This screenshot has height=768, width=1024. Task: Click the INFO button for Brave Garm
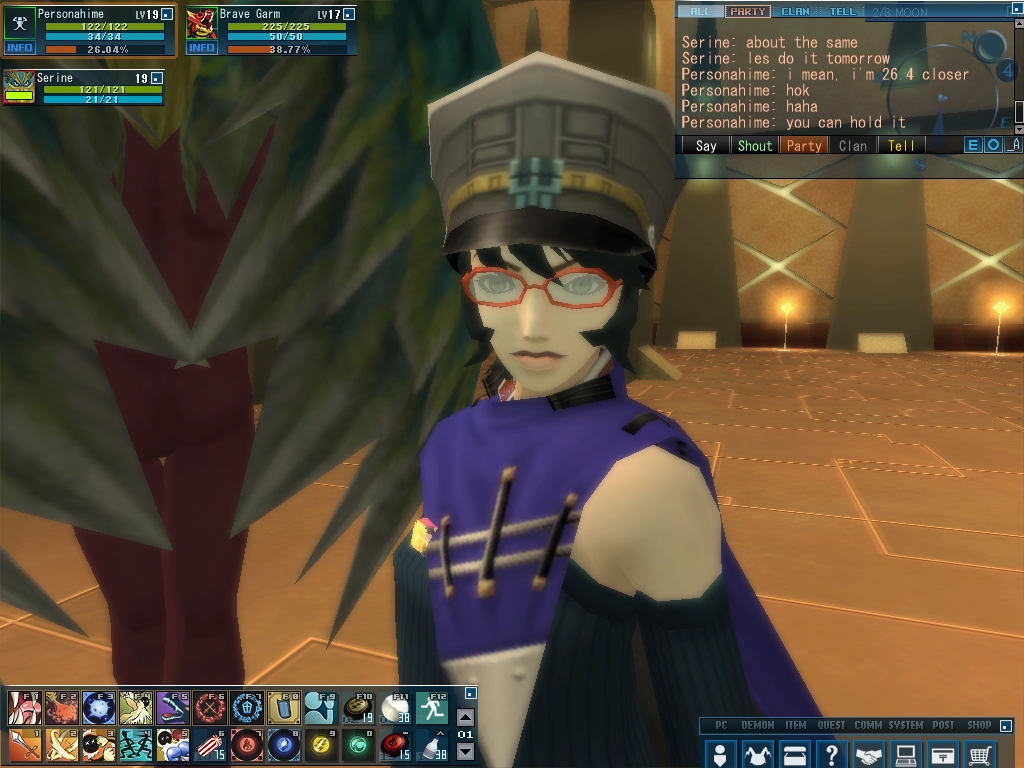(x=201, y=48)
